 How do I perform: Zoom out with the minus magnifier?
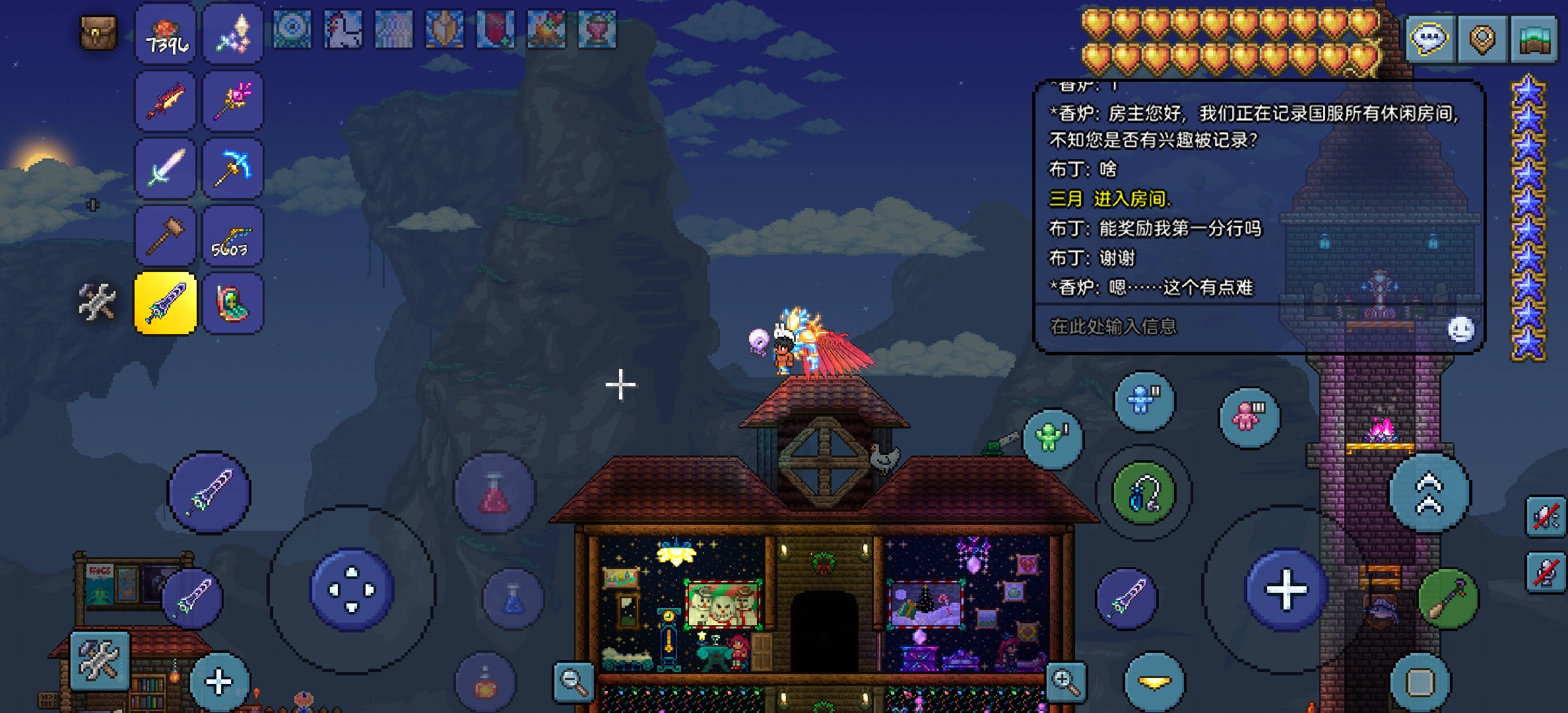coord(573,681)
